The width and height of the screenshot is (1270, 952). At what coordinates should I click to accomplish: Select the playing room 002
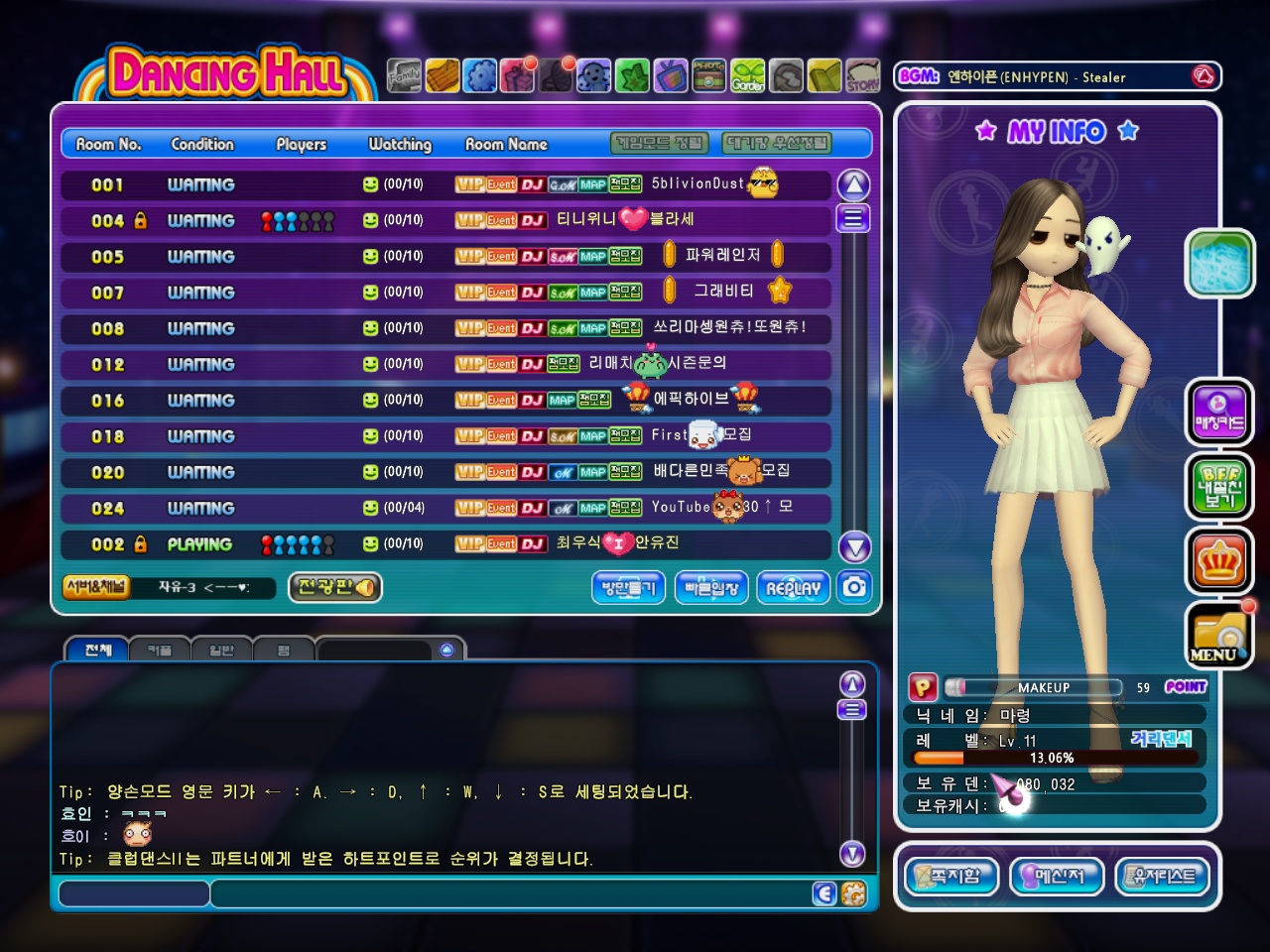tap(446, 543)
